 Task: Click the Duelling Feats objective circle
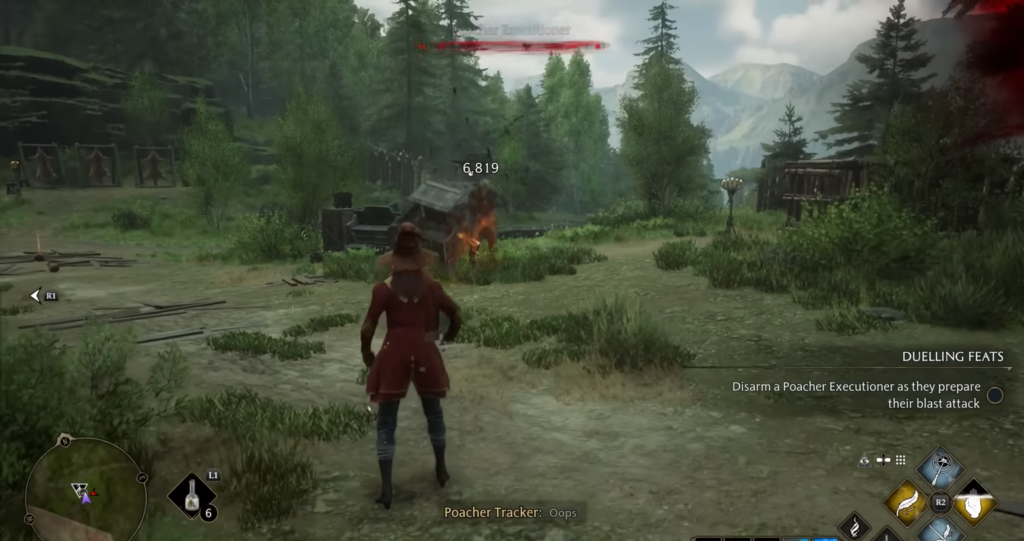click(995, 395)
